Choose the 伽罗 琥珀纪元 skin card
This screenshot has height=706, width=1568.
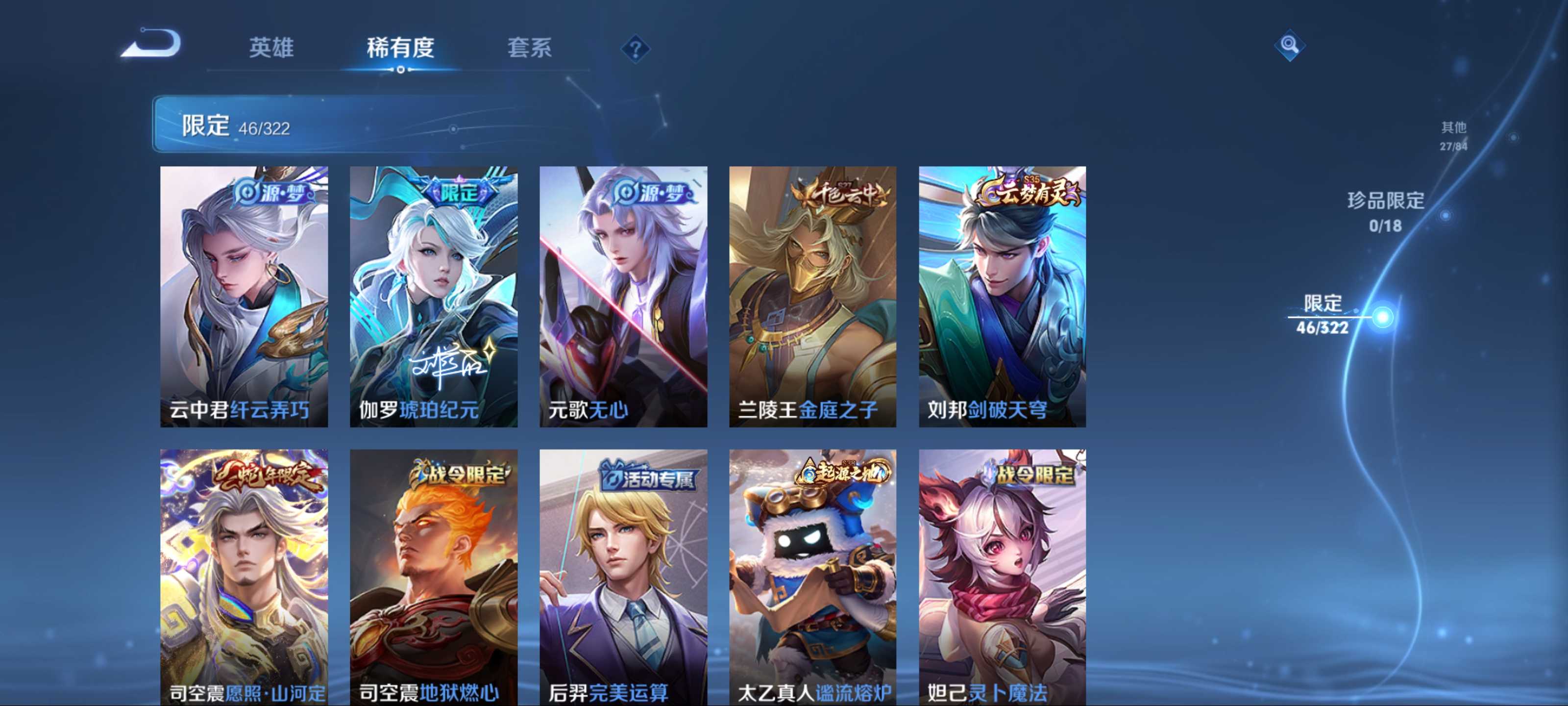coord(433,297)
